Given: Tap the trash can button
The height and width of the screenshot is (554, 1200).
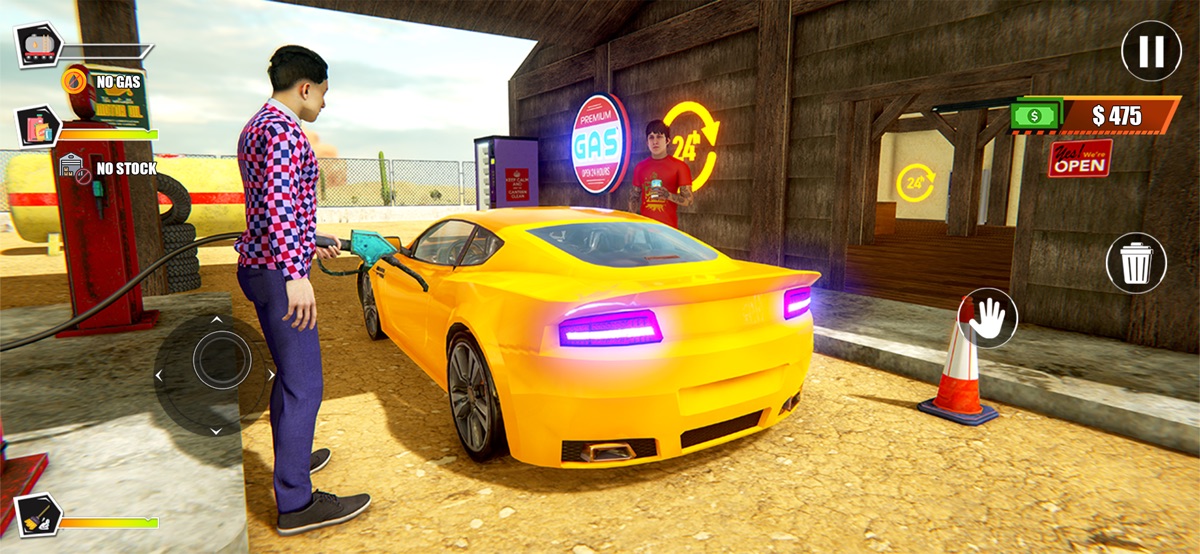Looking at the screenshot, I should 1135,263.
